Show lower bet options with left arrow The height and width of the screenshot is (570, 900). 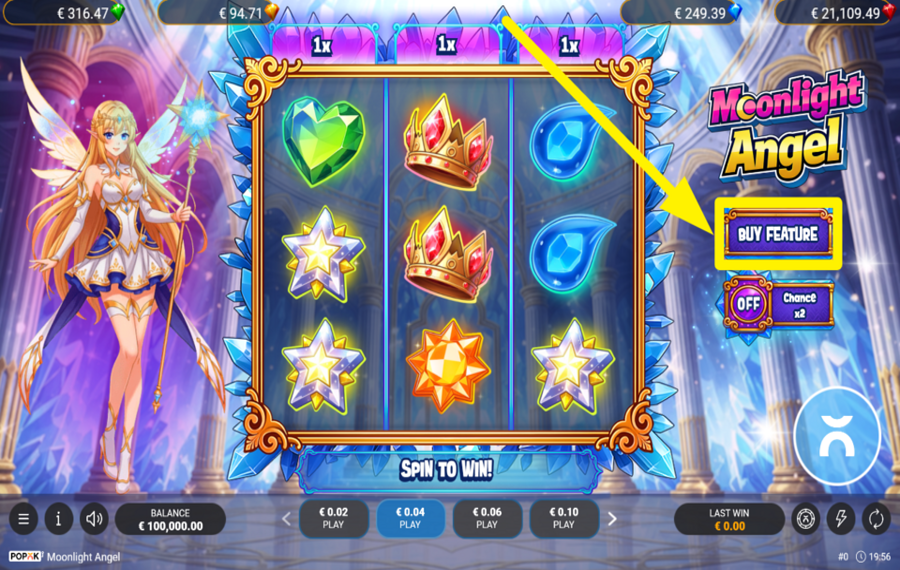pyautogui.click(x=286, y=519)
